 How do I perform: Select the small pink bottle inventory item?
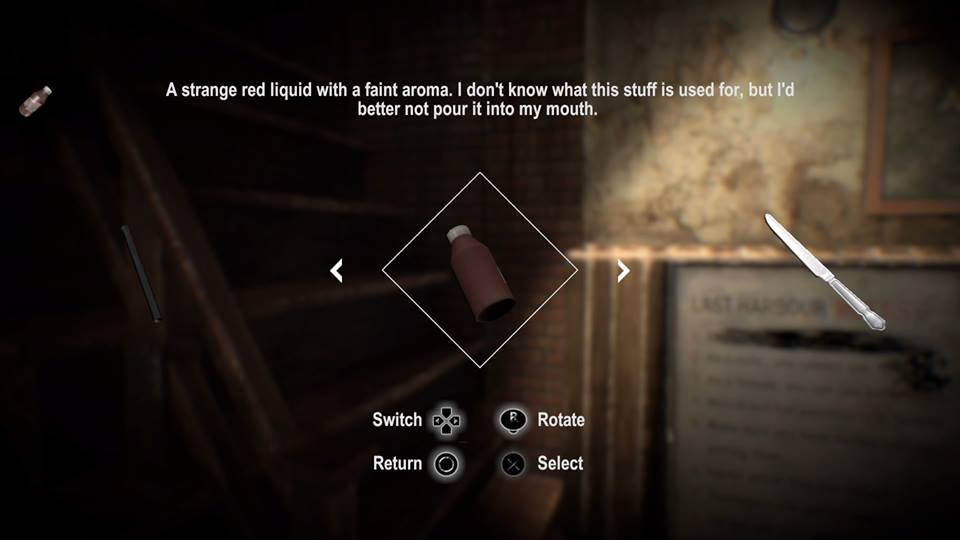point(36,101)
